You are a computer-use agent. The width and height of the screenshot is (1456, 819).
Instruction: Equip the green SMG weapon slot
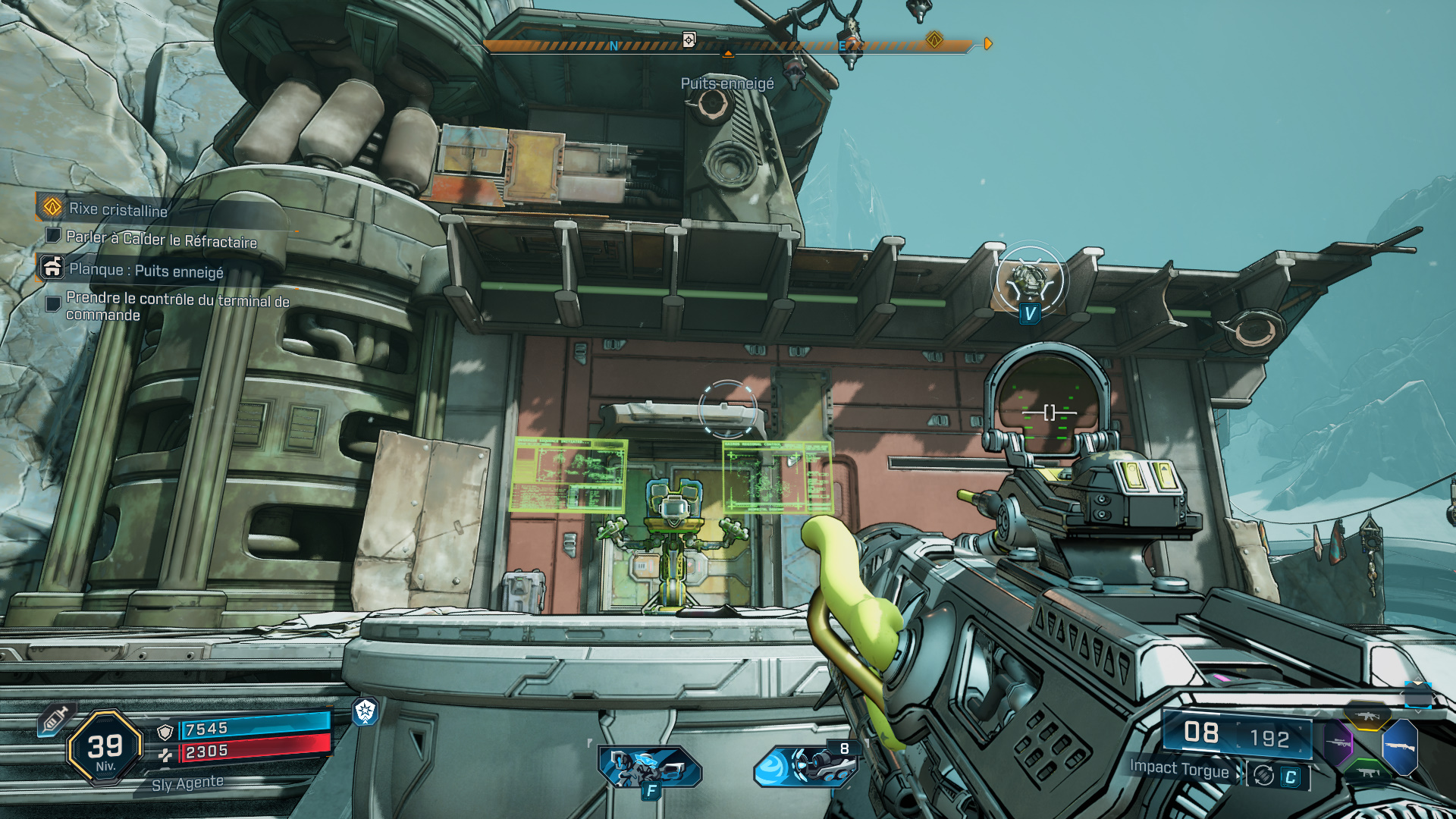click(1367, 772)
